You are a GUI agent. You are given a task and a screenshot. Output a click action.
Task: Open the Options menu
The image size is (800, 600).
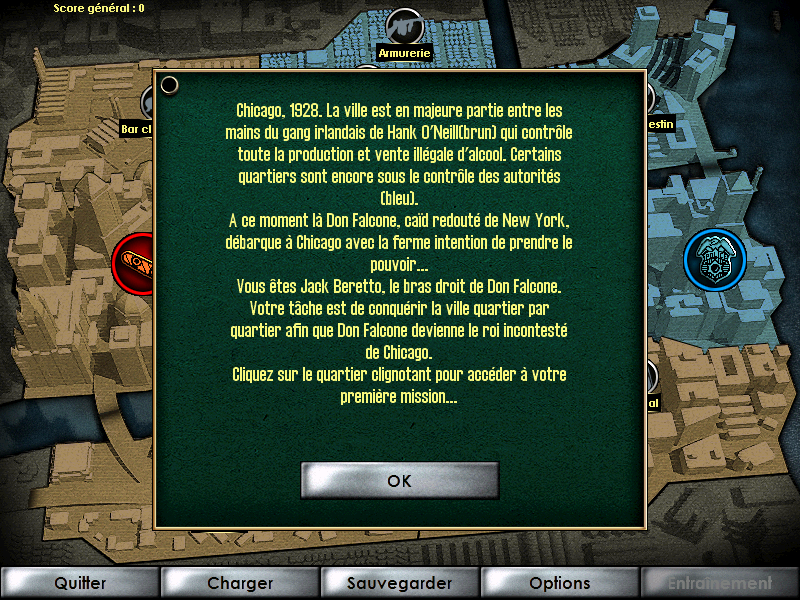click(560, 583)
